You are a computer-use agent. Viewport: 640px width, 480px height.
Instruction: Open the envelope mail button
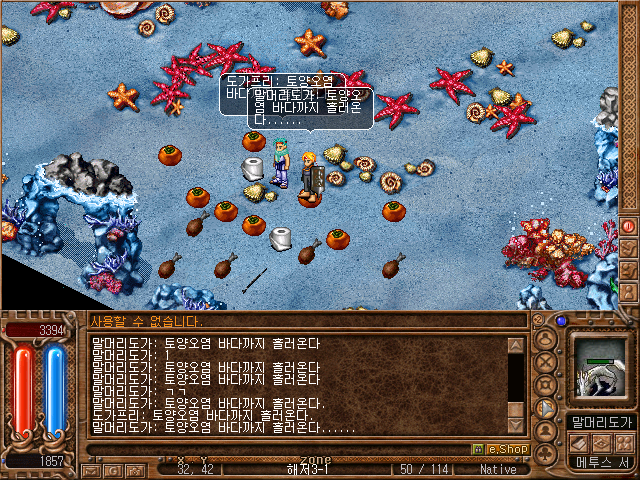(90, 467)
